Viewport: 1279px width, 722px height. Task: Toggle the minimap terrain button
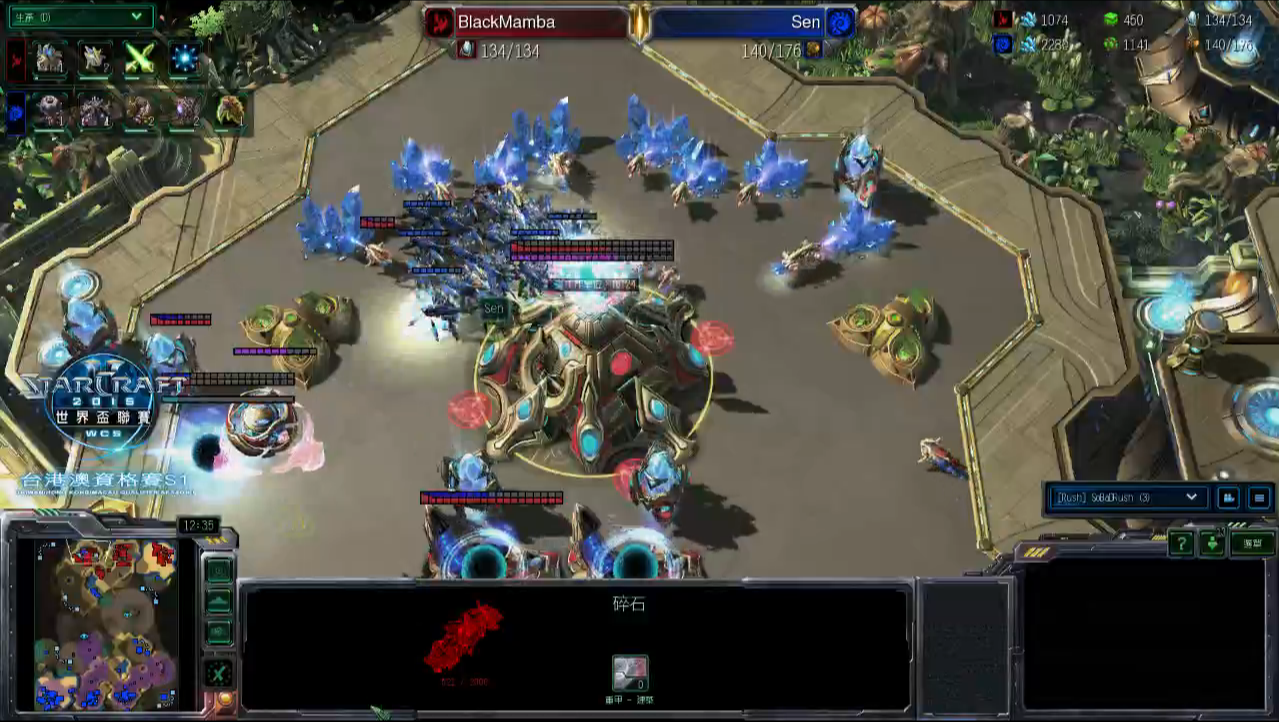click(218, 601)
